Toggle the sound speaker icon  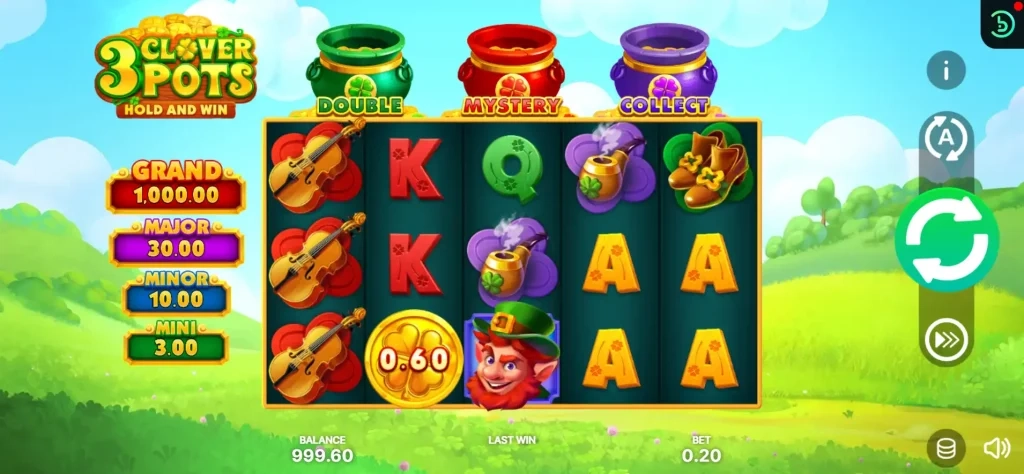click(996, 447)
